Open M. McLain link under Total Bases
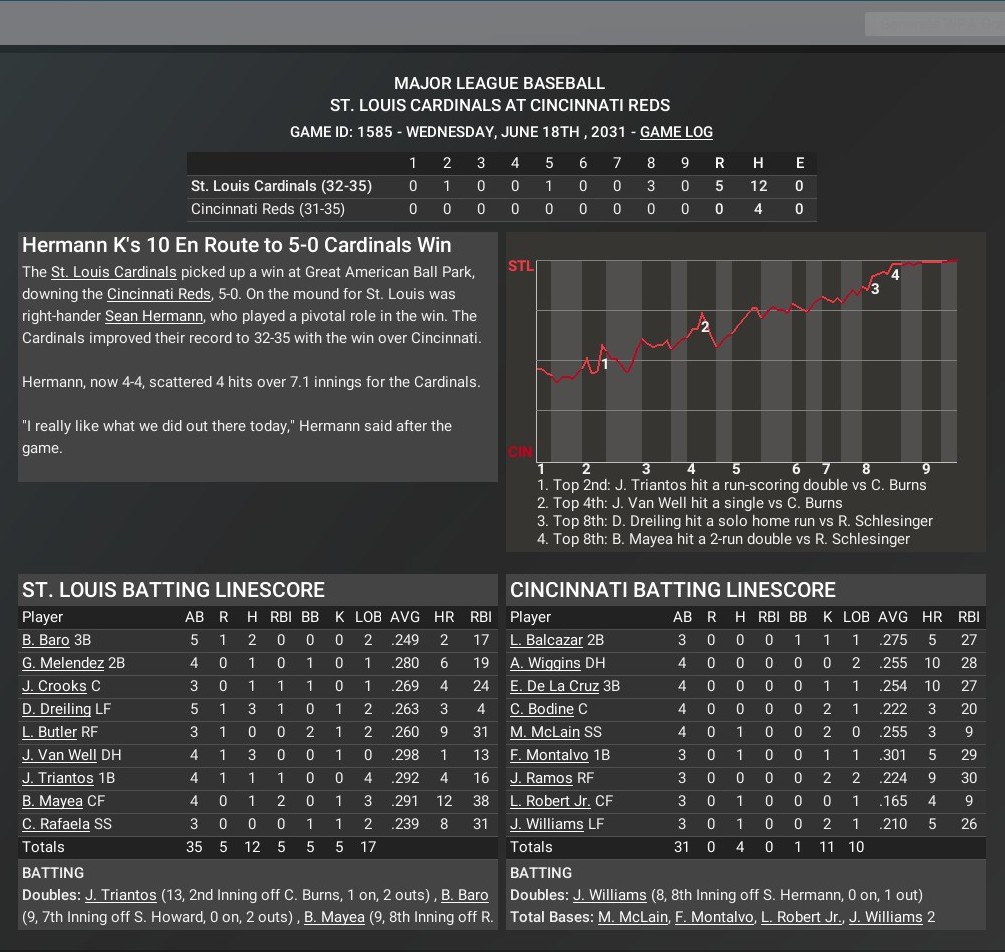Image resolution: width=1005 pixels, height=952 pixels. [x=633, y=917]
